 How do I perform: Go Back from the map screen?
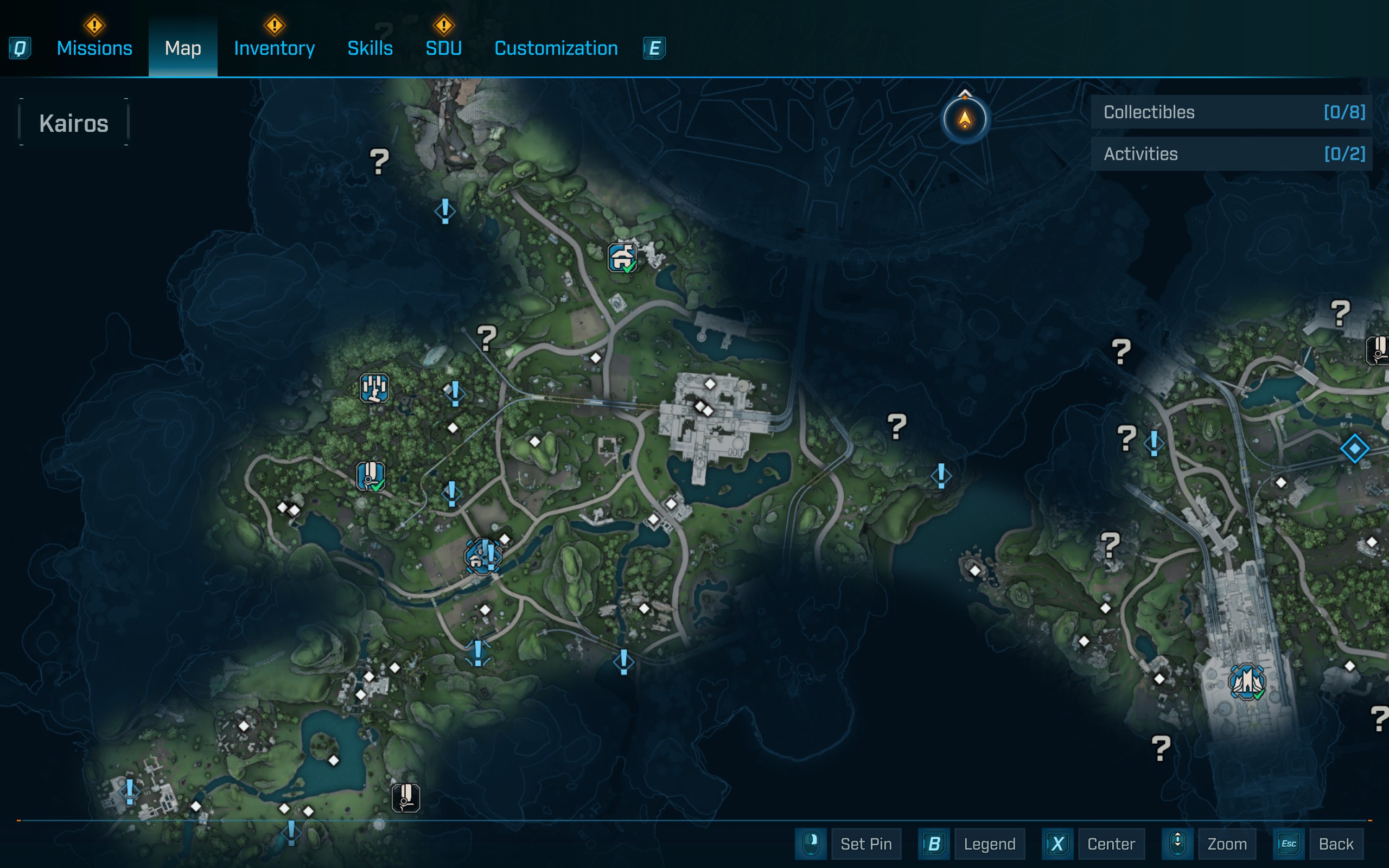1336,844
